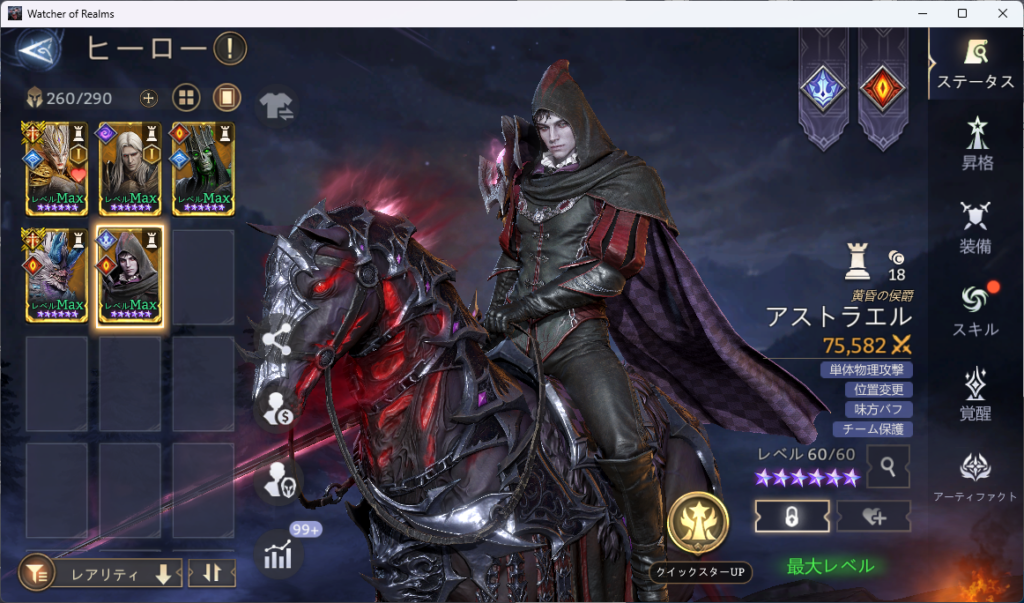Select the hooded Astrael hero card
The width and height of the screenshot is (1024, 603).
[128, 275]
